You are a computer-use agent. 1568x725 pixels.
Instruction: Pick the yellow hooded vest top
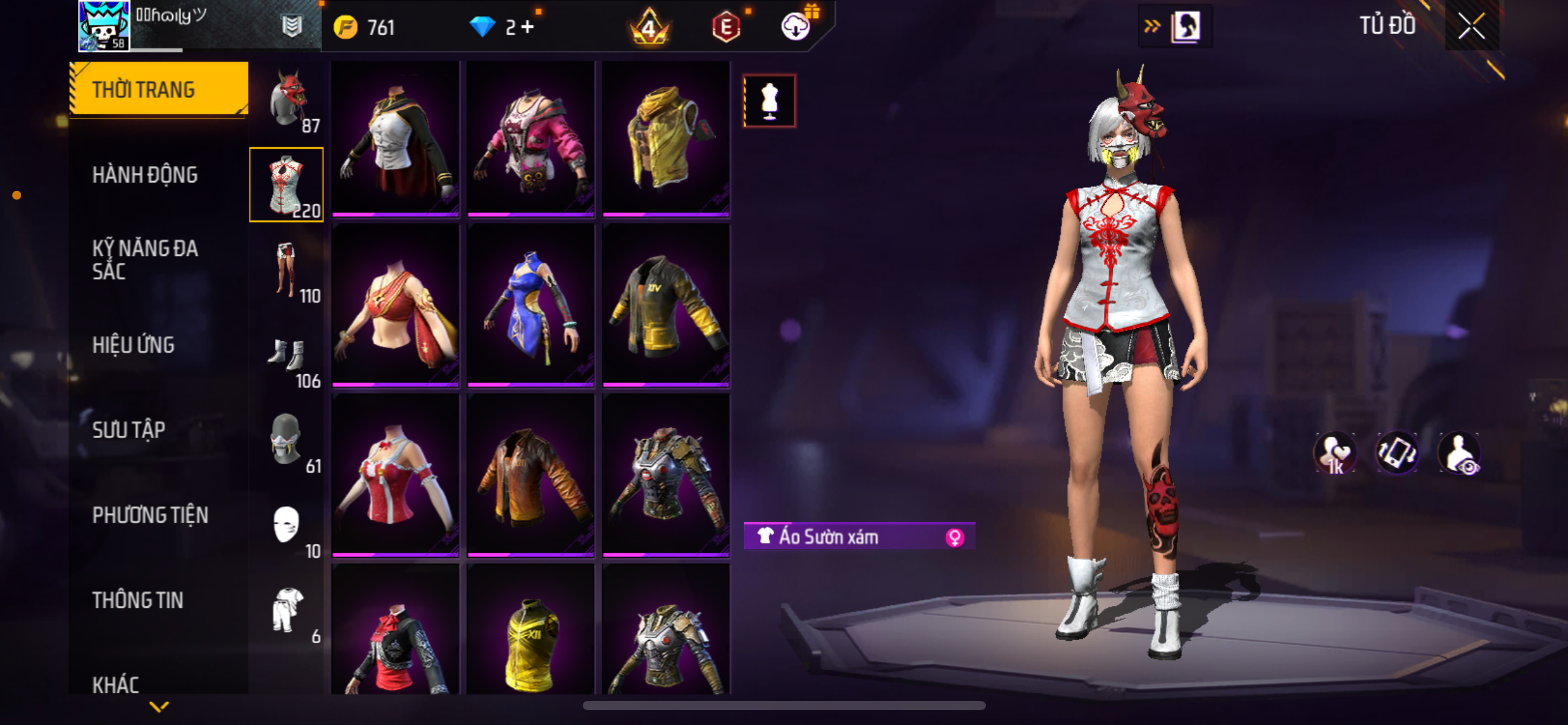666,138
